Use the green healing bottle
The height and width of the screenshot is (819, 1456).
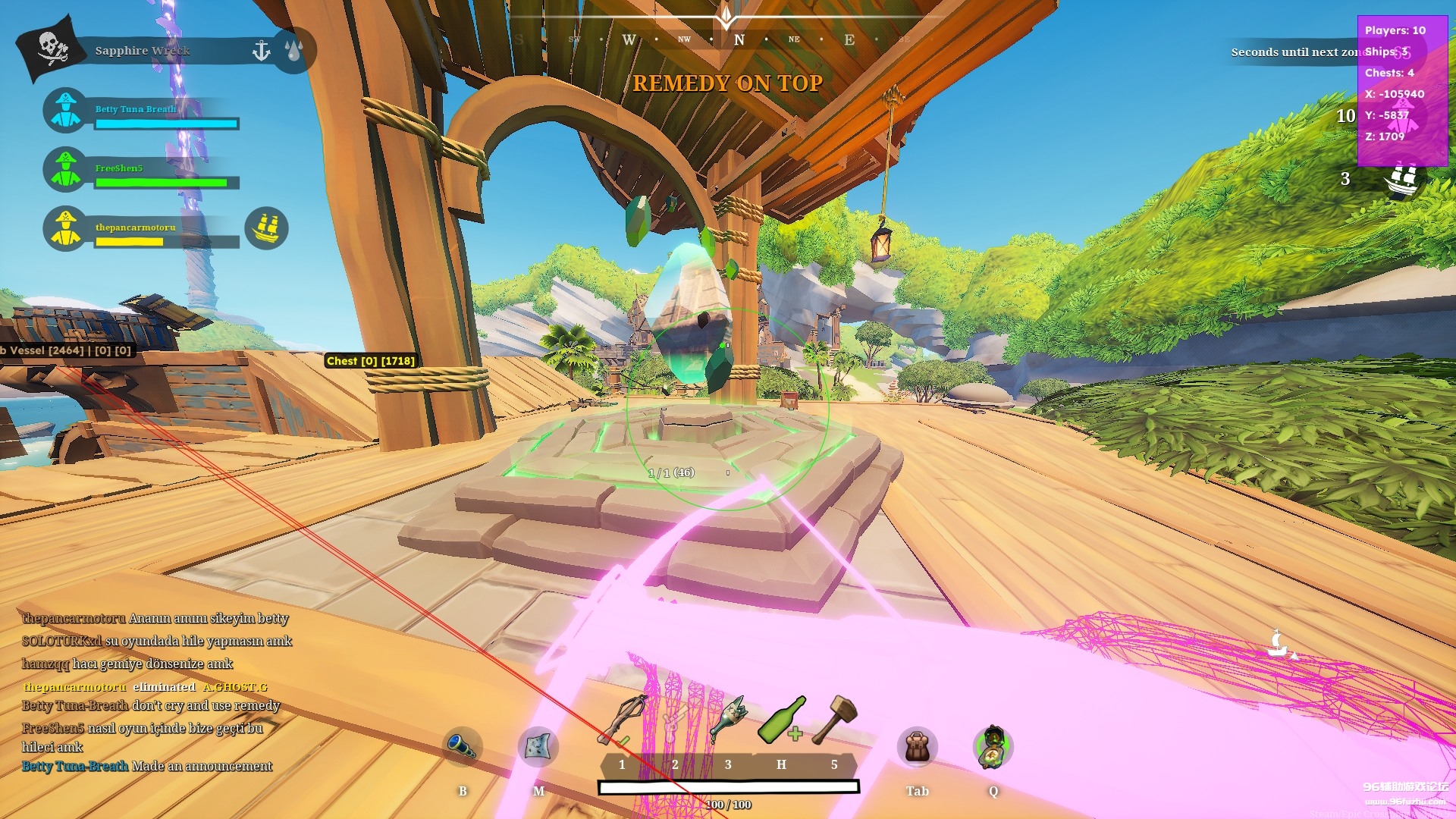click(781, 719)
